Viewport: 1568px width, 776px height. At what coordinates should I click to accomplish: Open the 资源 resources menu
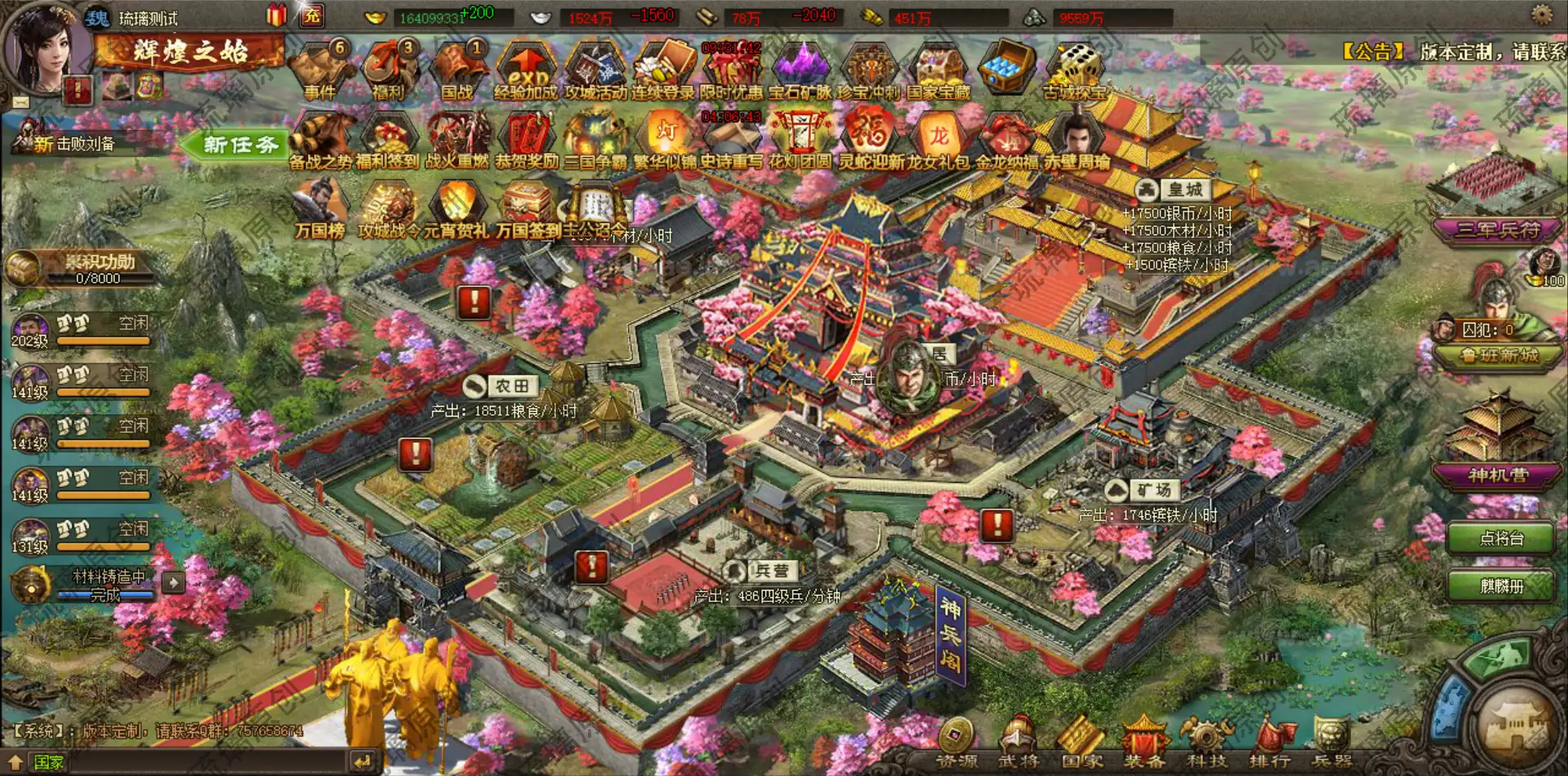(955, 743)
